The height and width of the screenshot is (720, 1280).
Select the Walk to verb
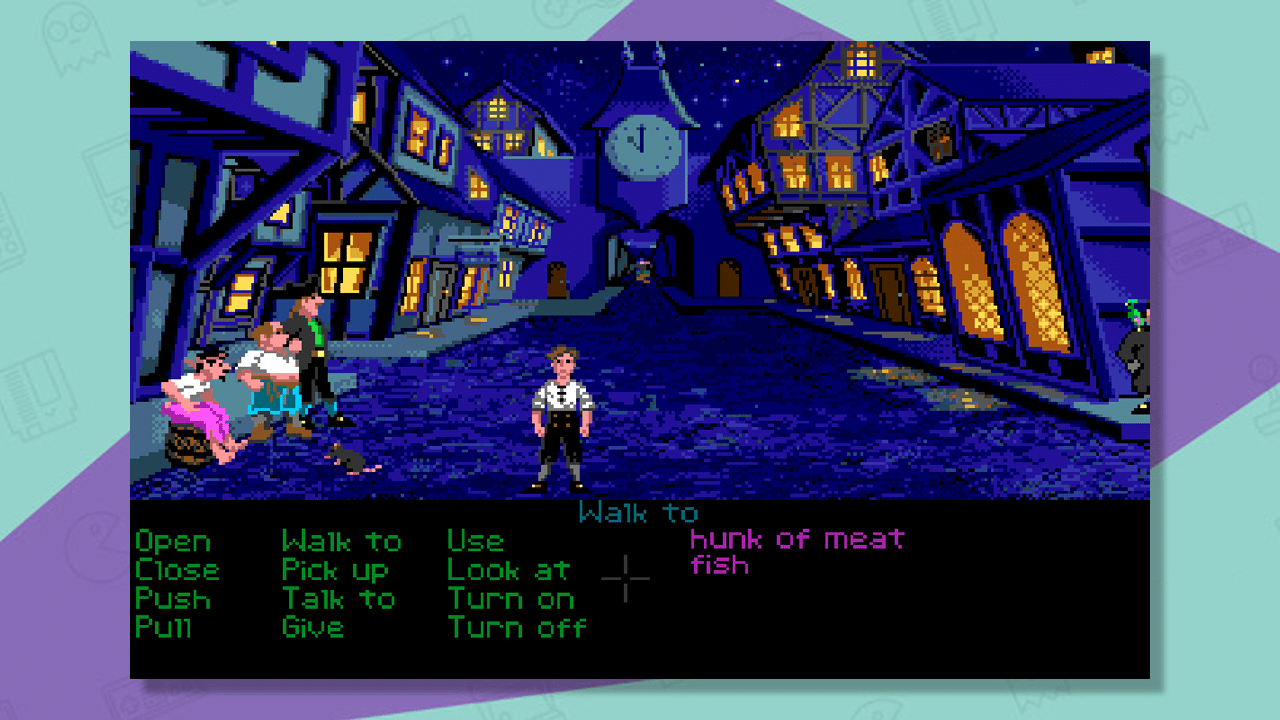click(343, 542)
